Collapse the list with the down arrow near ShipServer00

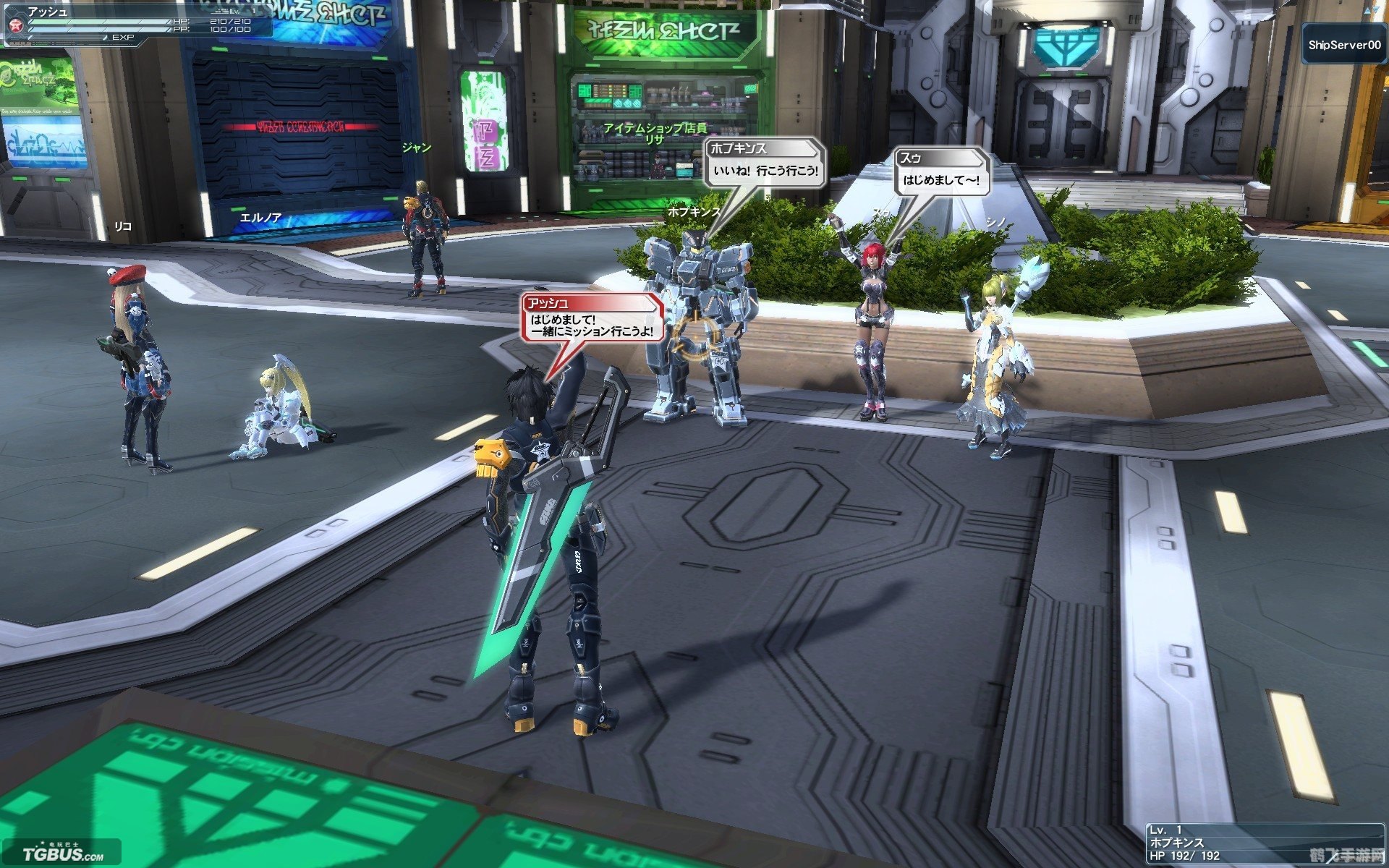(x=1377, y=9)
